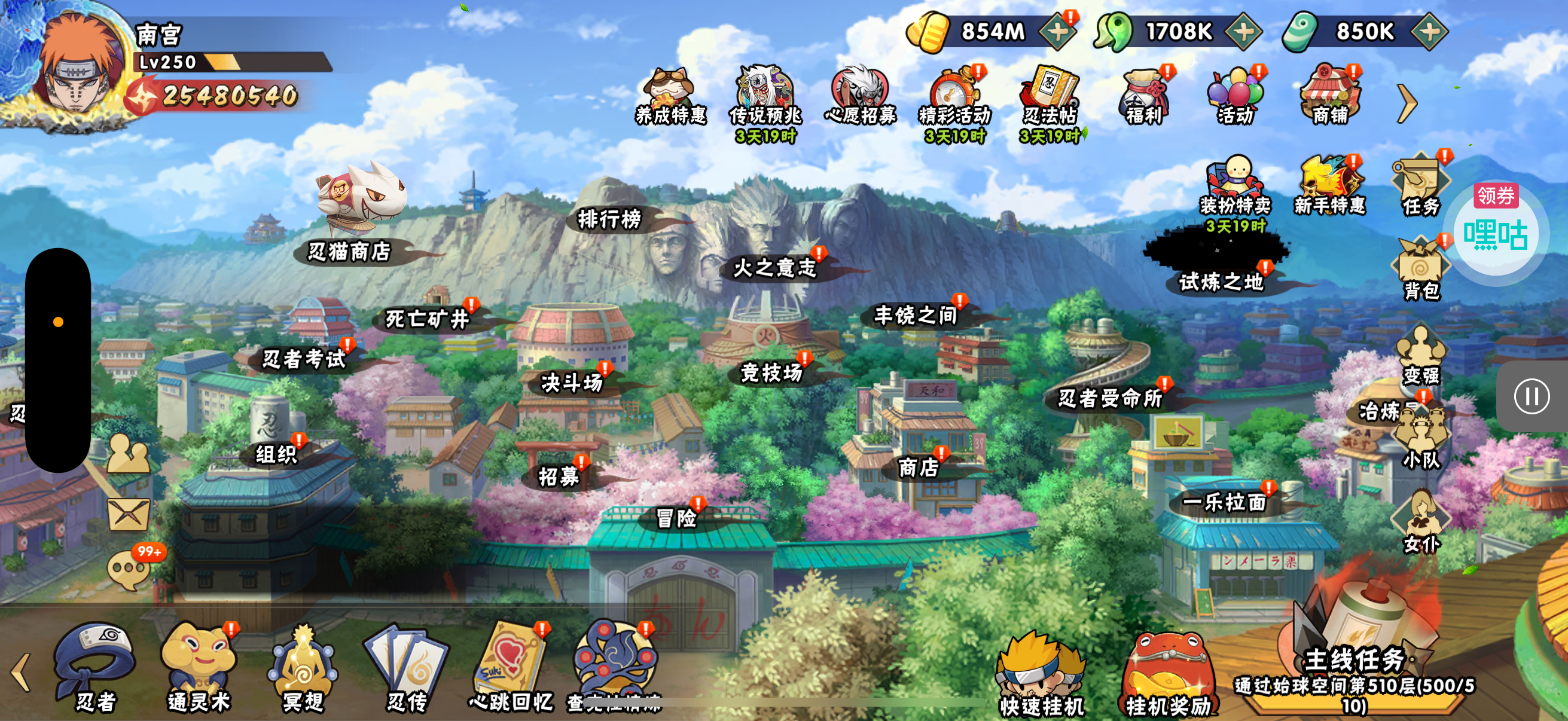This screenshot has height=721, width=1568.
Task: Open the mail envelope icon
Action: click(x=129, y=514)
